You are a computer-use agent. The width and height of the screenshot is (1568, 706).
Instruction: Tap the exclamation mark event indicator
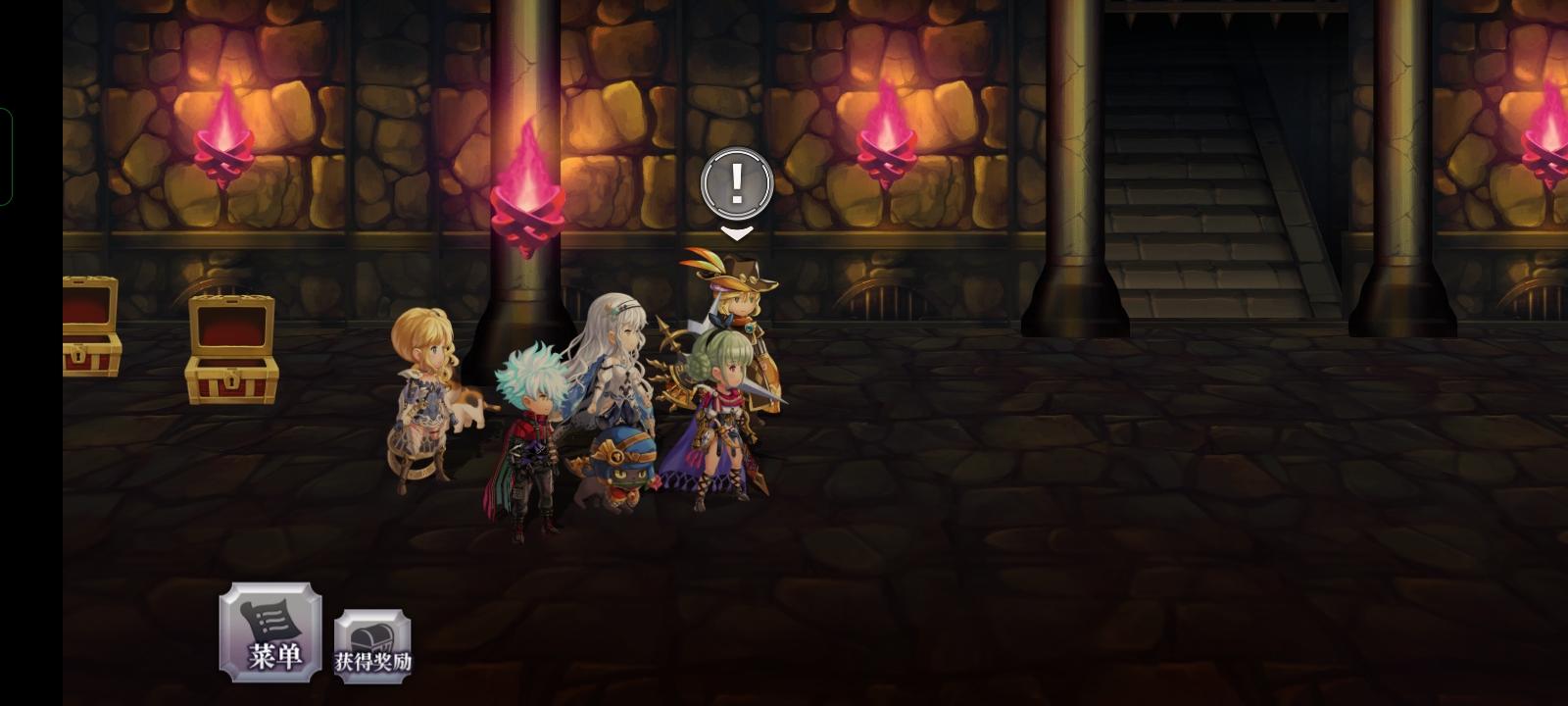pos(735,181)
